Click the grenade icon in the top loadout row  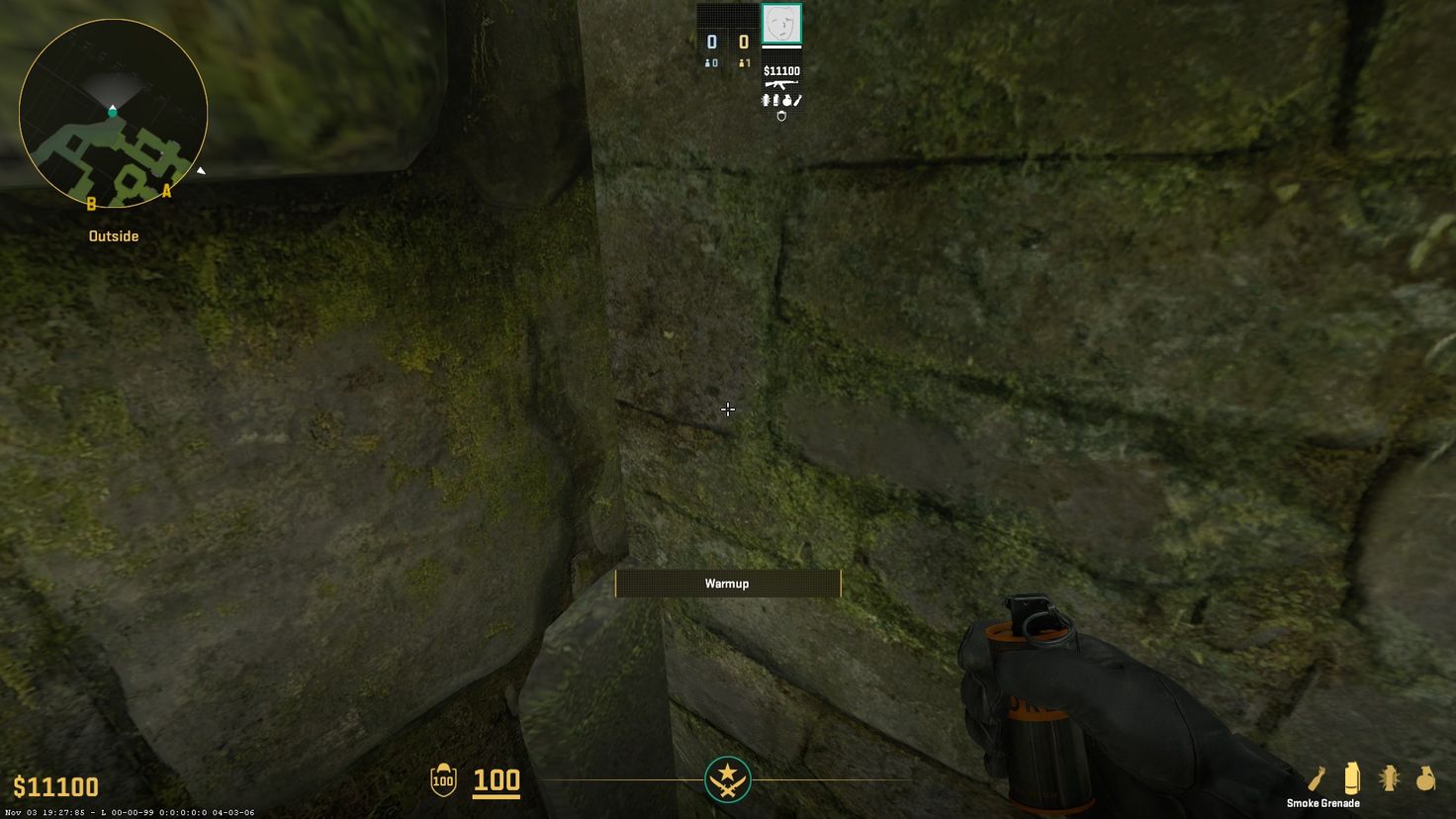coord(787,101)
